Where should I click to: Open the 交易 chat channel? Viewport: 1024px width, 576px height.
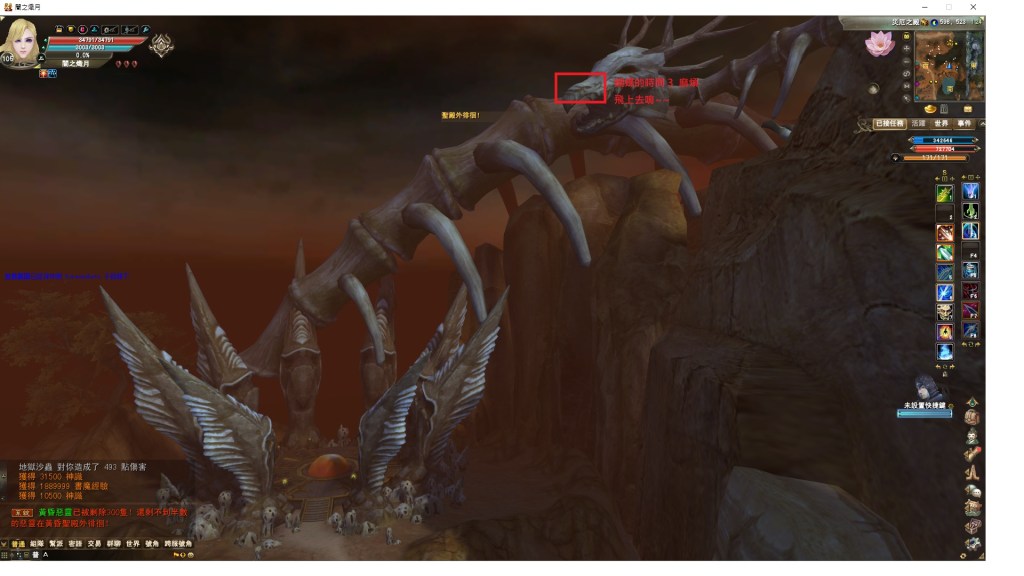pos(94,544)
